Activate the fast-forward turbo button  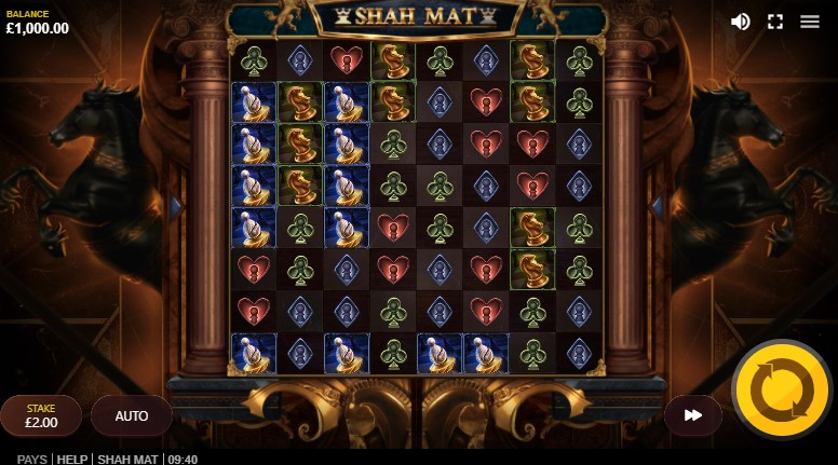[693, 416]
